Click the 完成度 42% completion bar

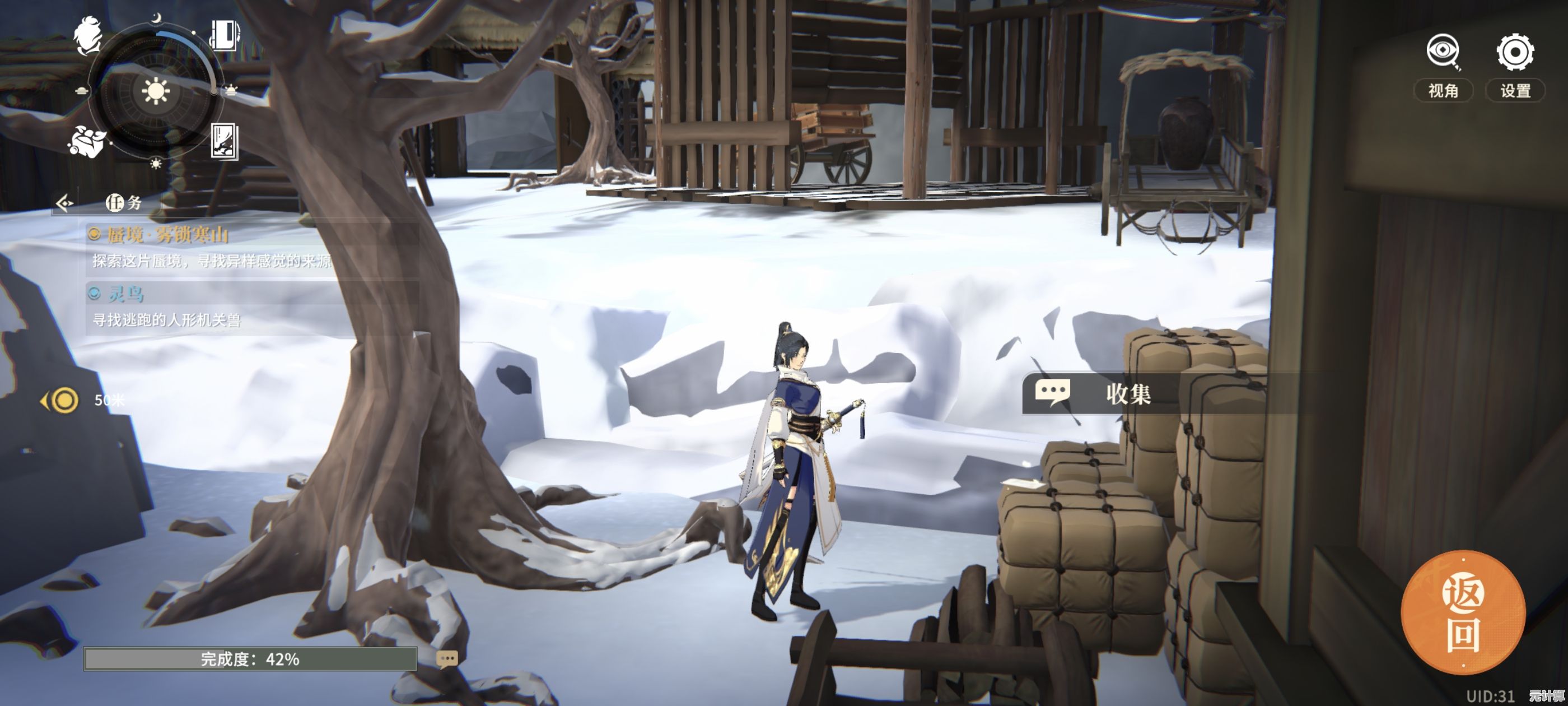250,658
